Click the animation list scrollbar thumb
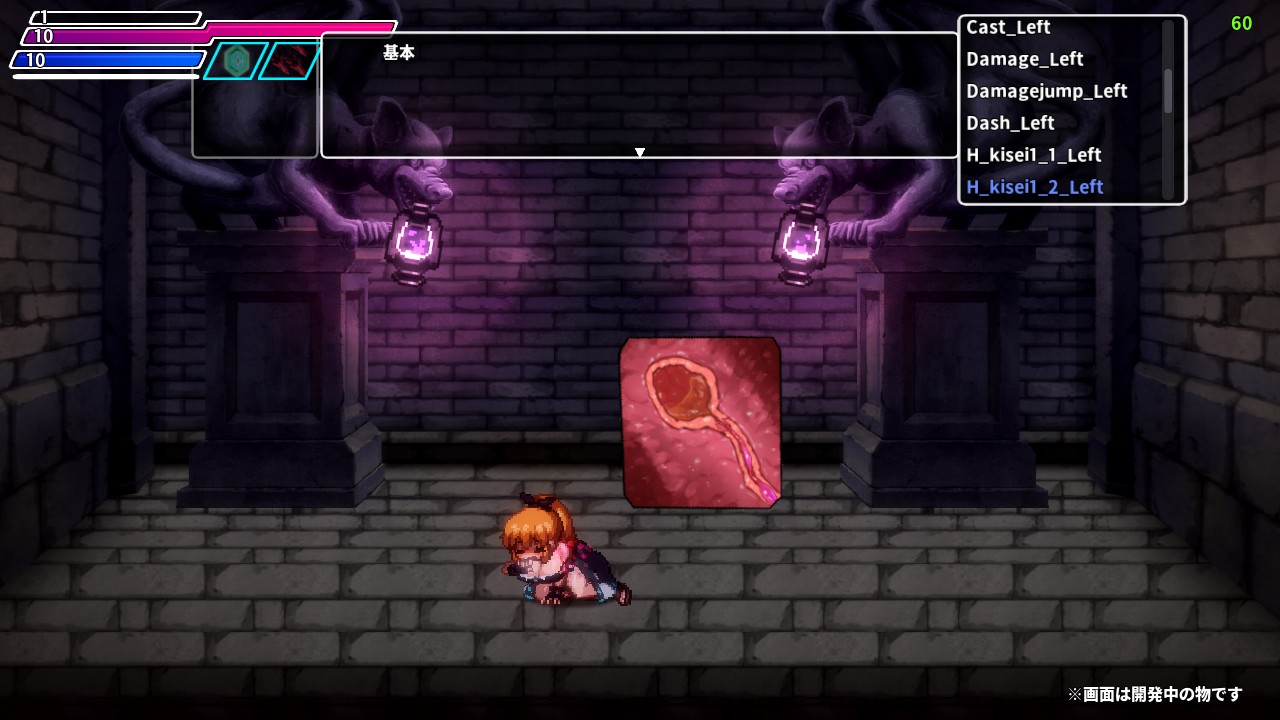The width and height of the screenshot is (1280, 720). pos(1167,90)
